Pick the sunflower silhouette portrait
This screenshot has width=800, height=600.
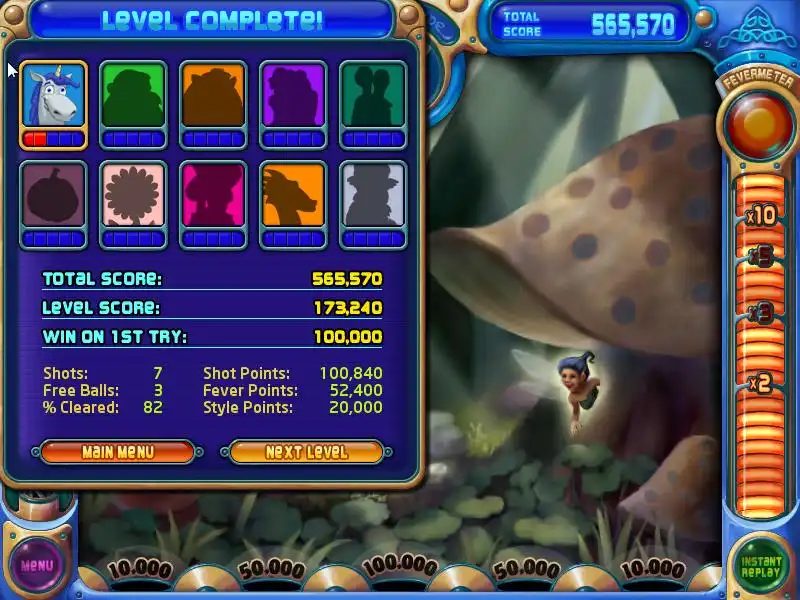133,196
